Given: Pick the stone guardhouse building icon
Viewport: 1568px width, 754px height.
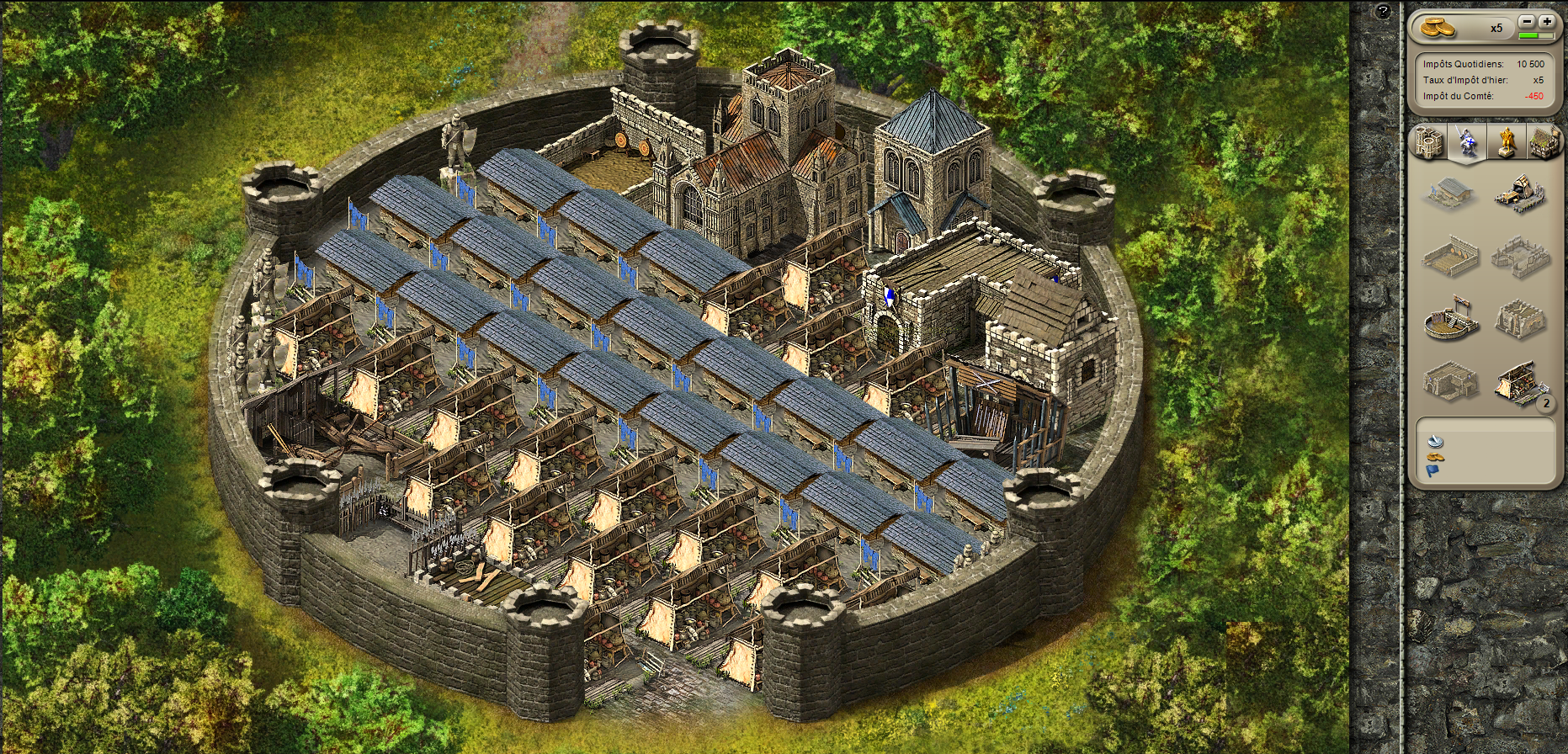Looking at the screenshot, I should pos(1450,383).
